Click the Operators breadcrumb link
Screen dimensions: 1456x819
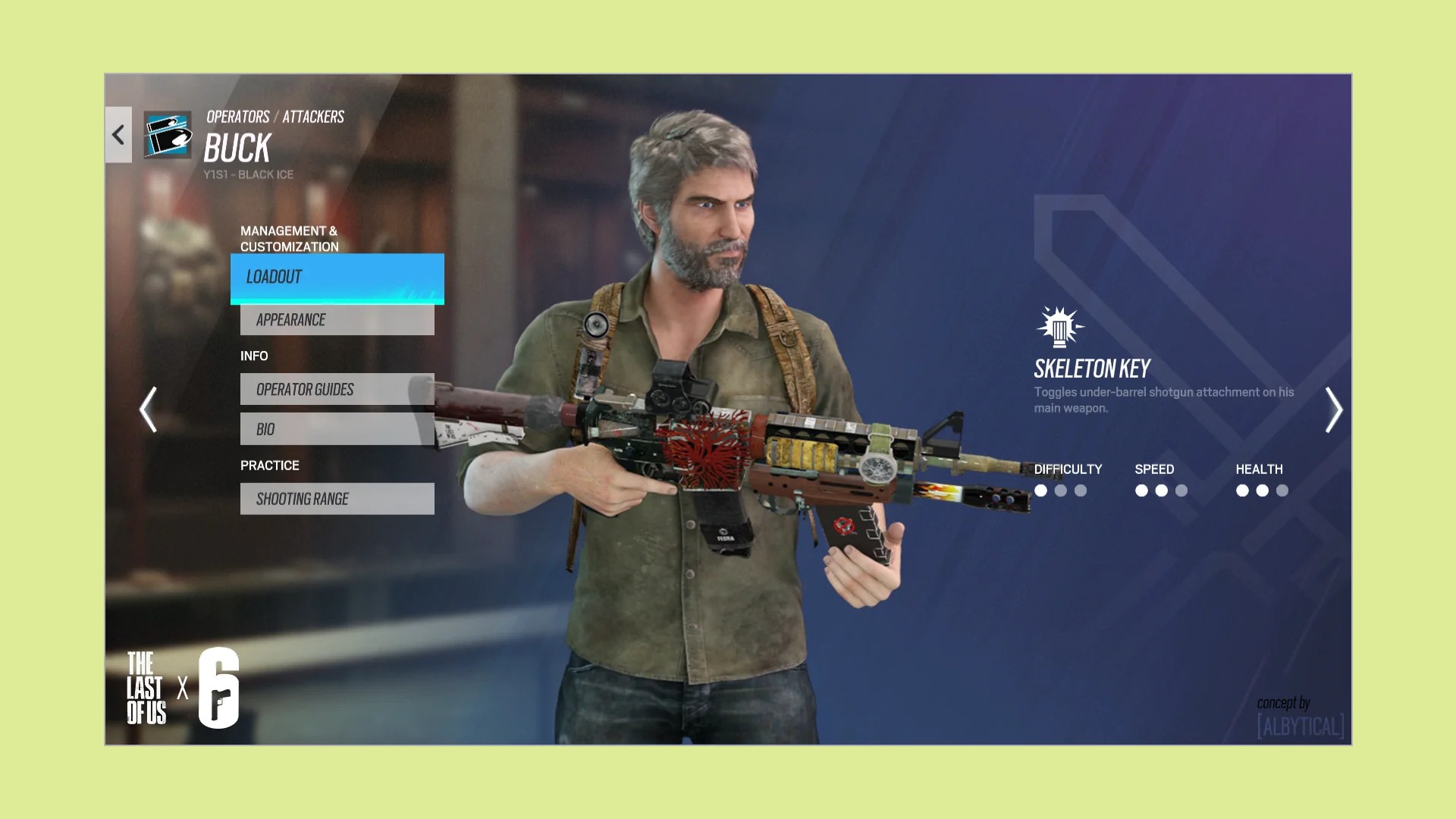pos(237,117)
